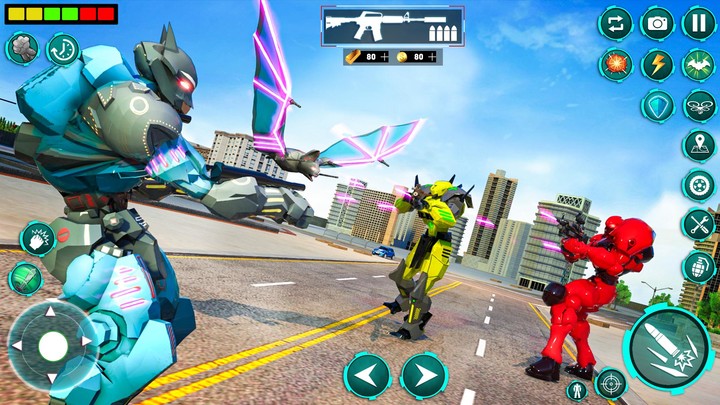Launch the drone icon
The image size is (720, 405).
point(699,105)
